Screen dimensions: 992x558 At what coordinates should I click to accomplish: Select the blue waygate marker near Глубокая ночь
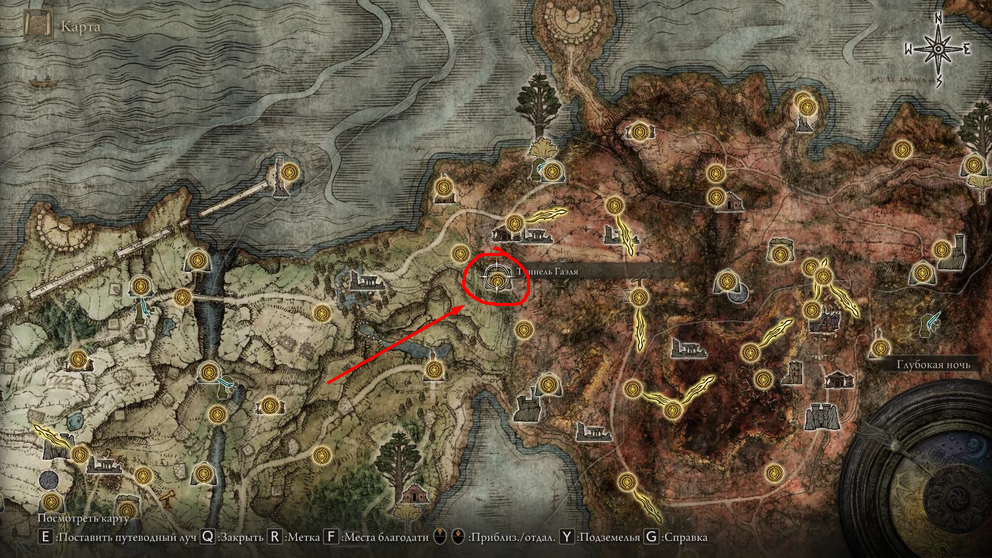pos(932,323)
